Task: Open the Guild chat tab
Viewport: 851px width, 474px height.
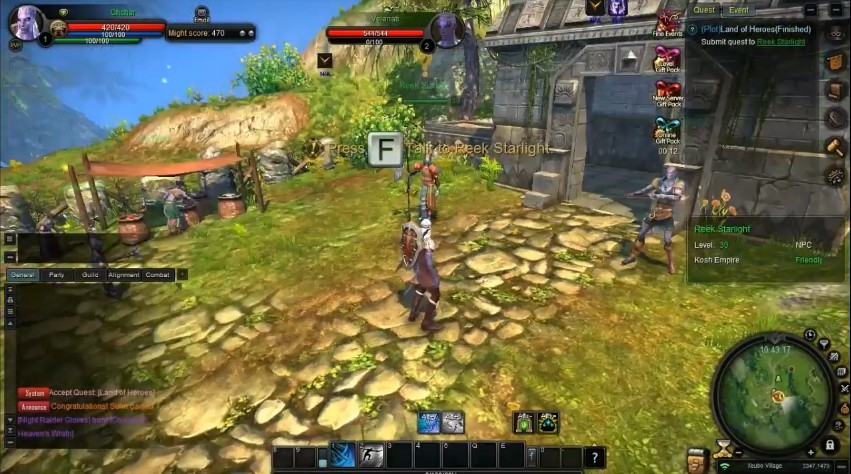Action: tap(90, 274)
